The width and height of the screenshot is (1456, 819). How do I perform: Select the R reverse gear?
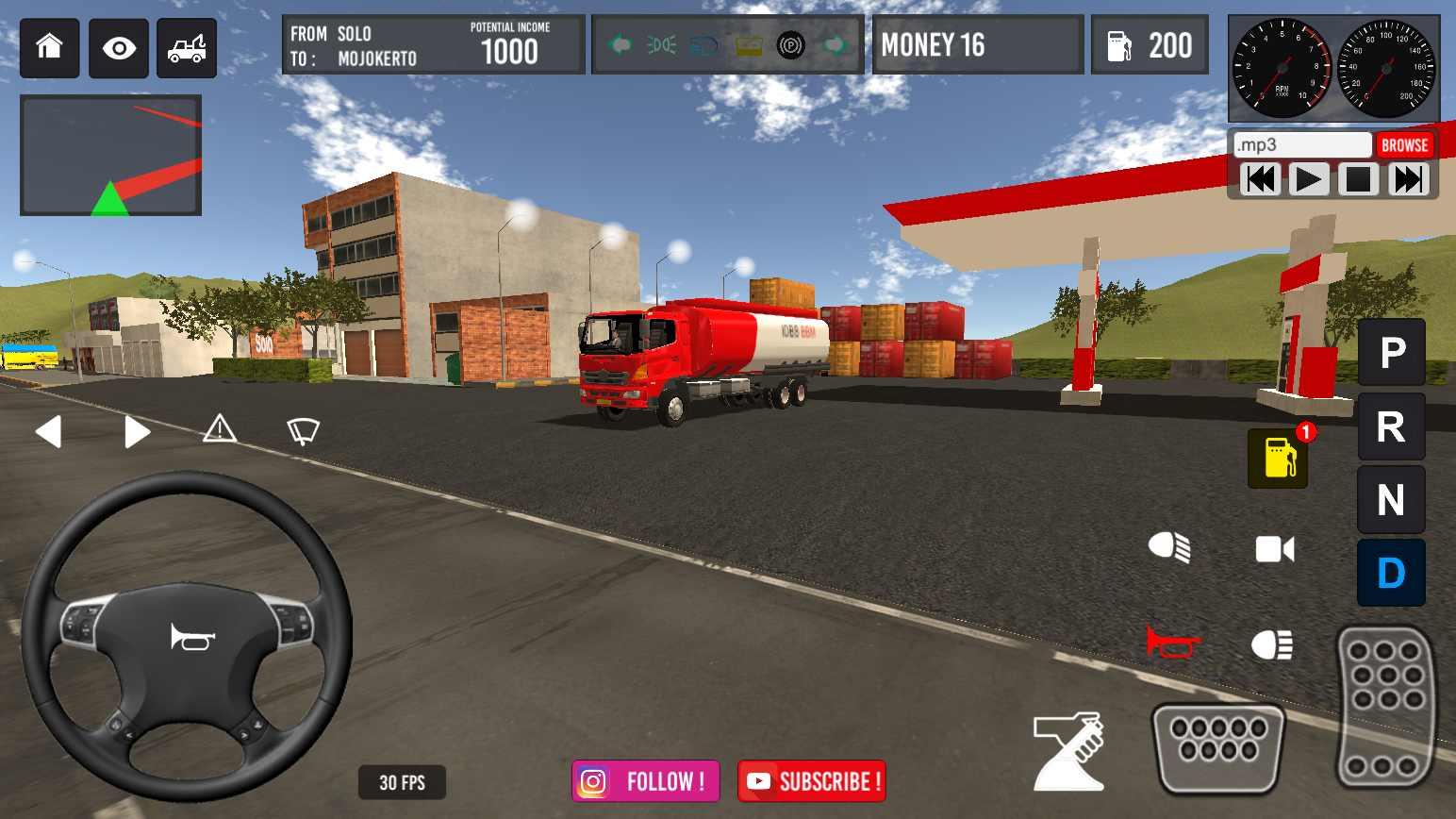tap(1391, 426)
